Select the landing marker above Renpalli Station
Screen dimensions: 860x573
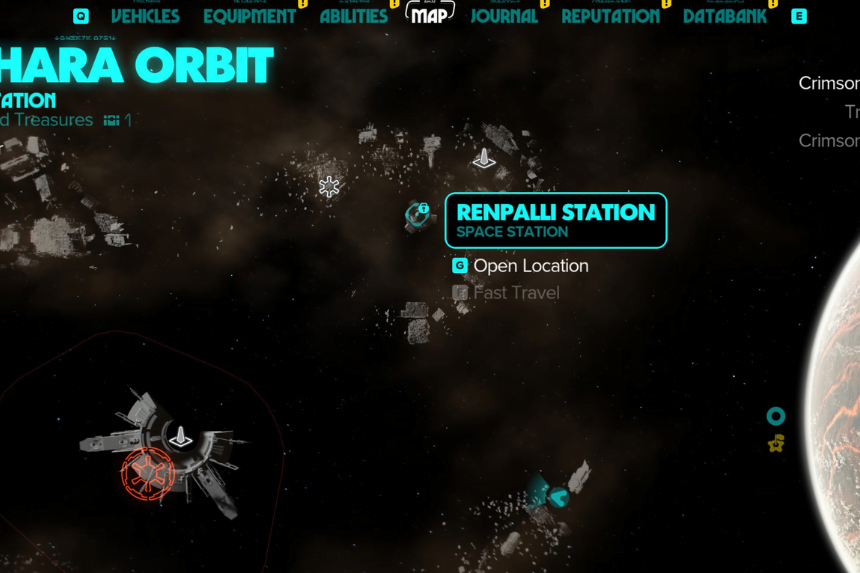[484, 158]
